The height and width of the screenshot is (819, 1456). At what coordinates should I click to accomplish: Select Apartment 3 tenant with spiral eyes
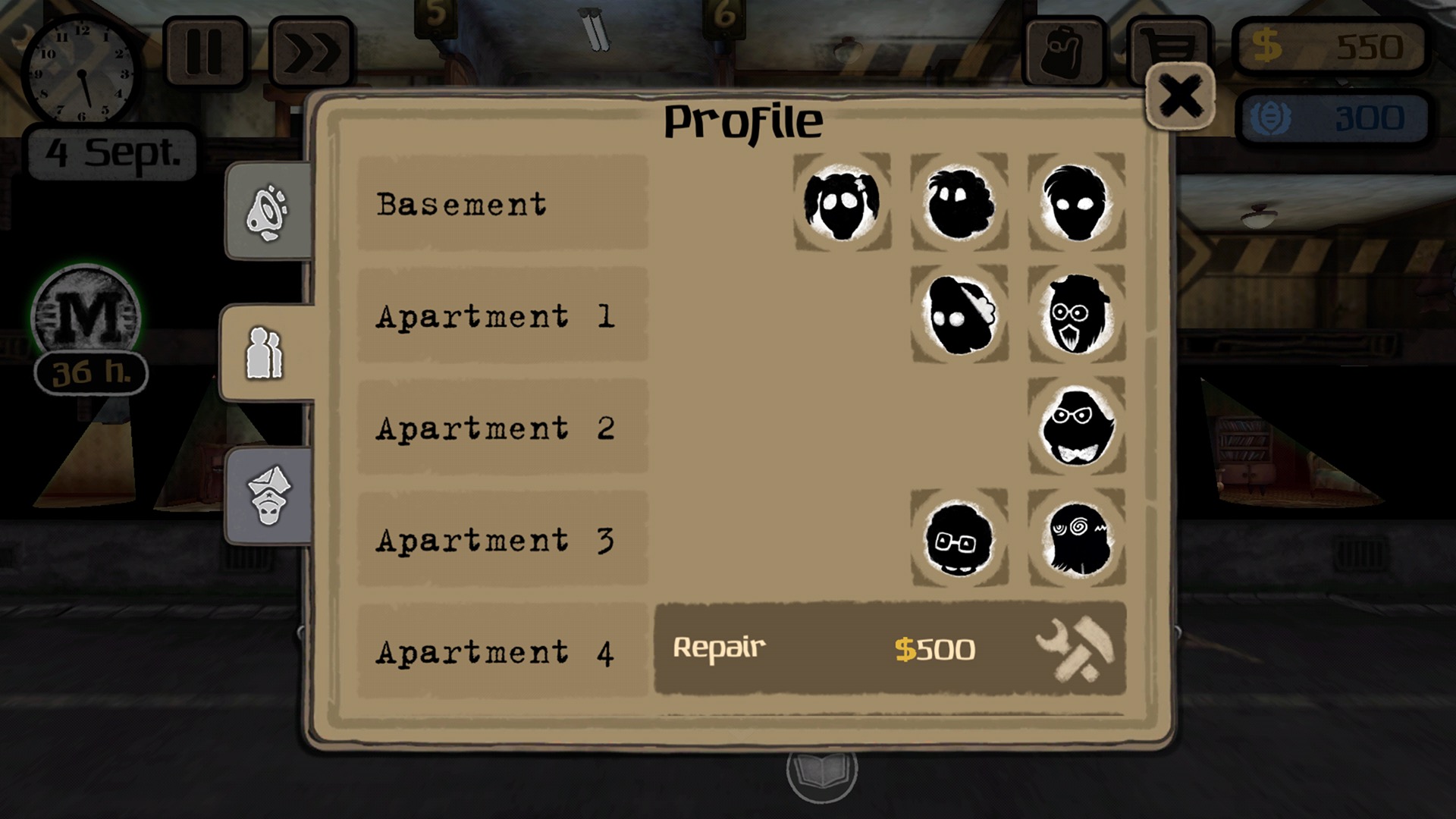tap(1075, 538)
